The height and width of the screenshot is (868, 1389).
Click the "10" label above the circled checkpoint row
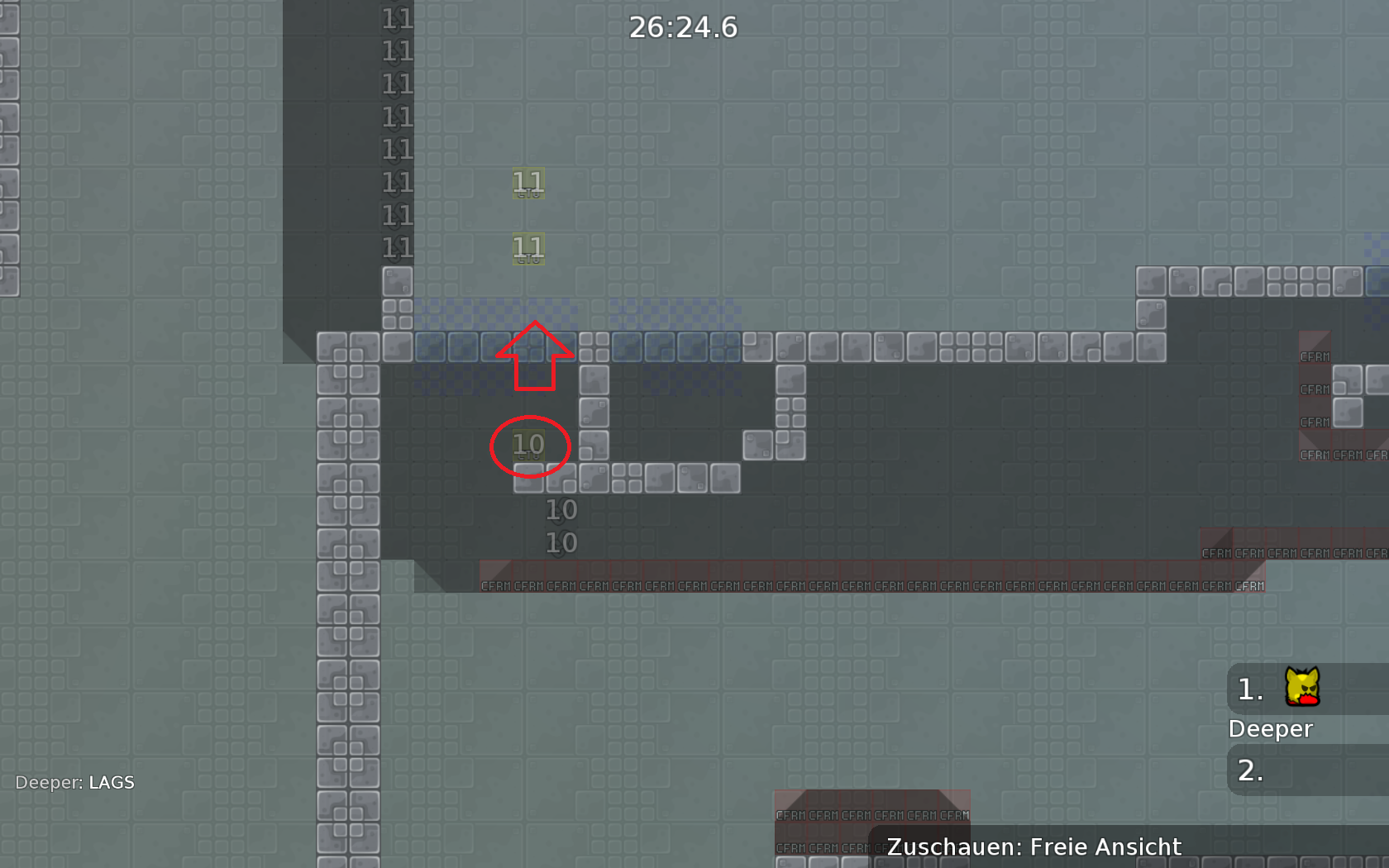tap(561, 510)
